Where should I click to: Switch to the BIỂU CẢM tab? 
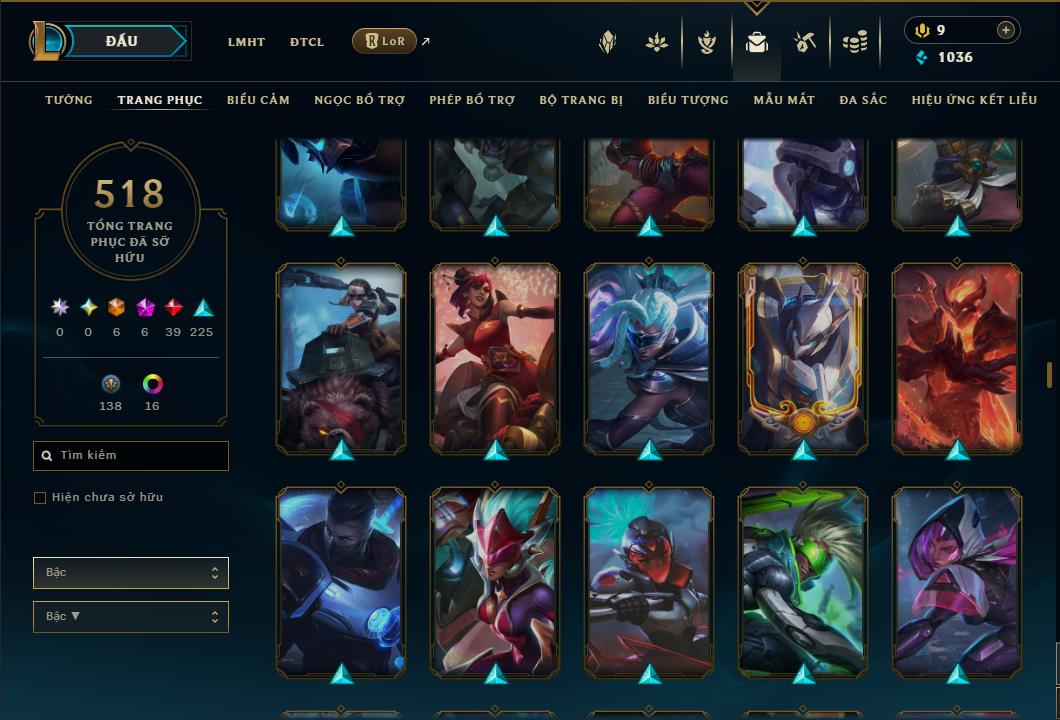click(258, 100)
